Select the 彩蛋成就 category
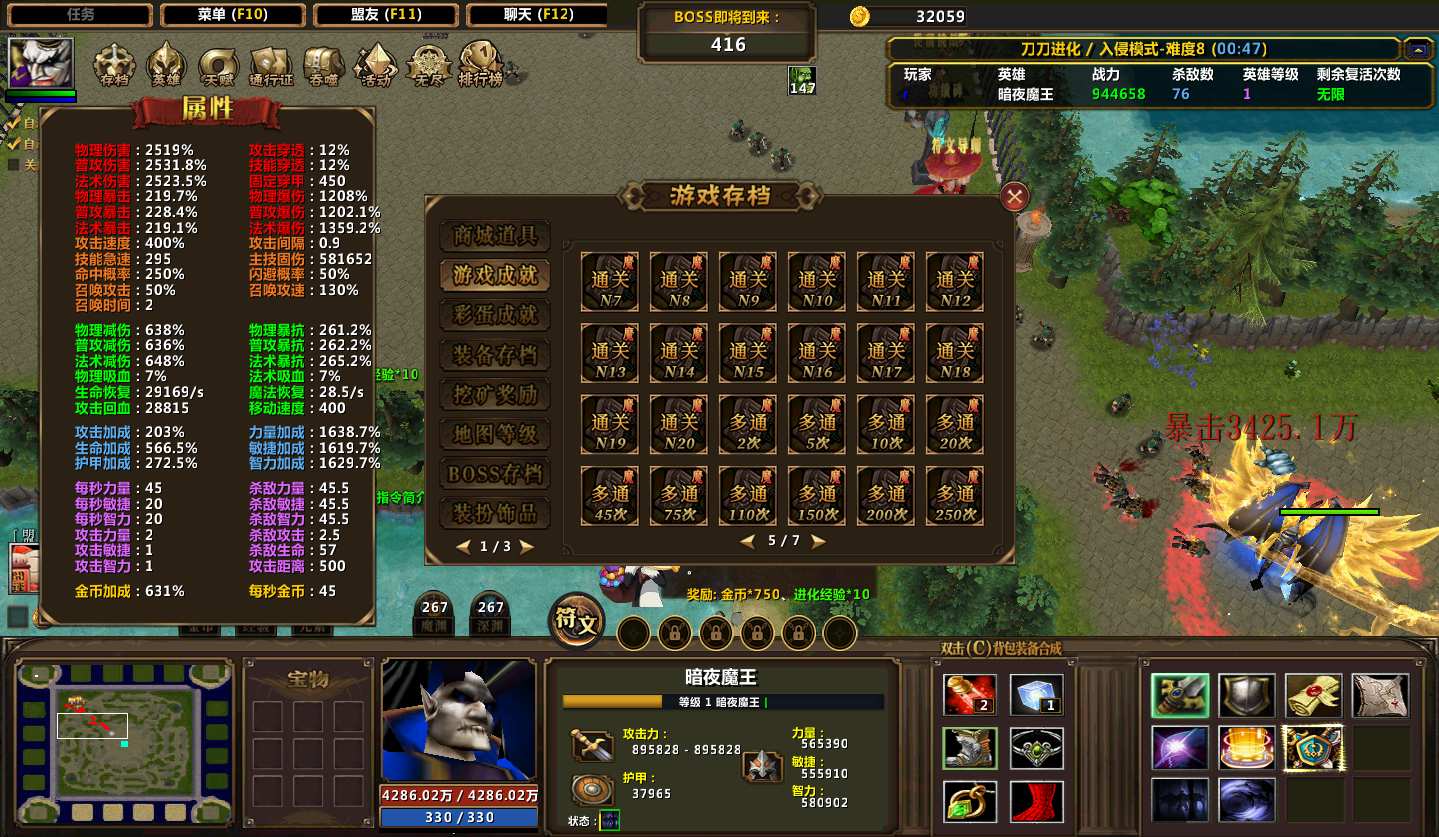 click(x=495, y=315)
